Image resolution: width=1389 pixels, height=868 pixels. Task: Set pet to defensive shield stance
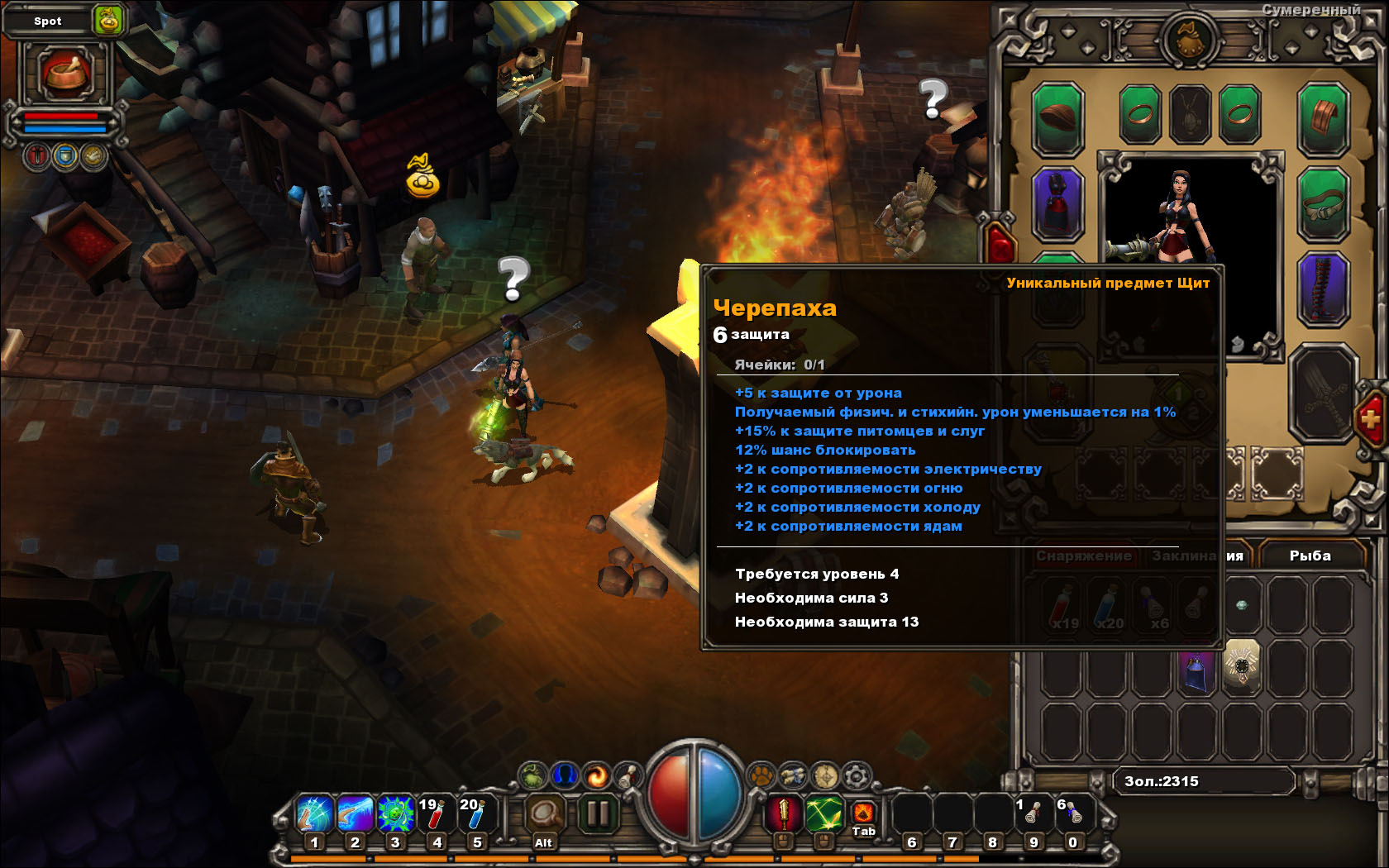(66, 155)
